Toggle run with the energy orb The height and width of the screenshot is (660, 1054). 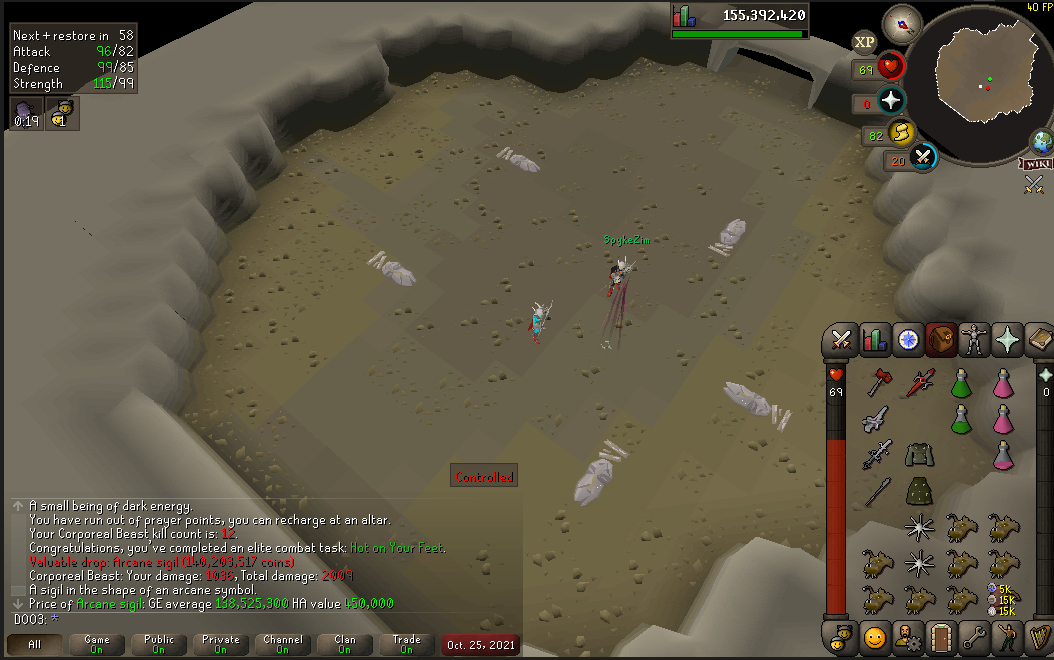(x=902, y=132)
